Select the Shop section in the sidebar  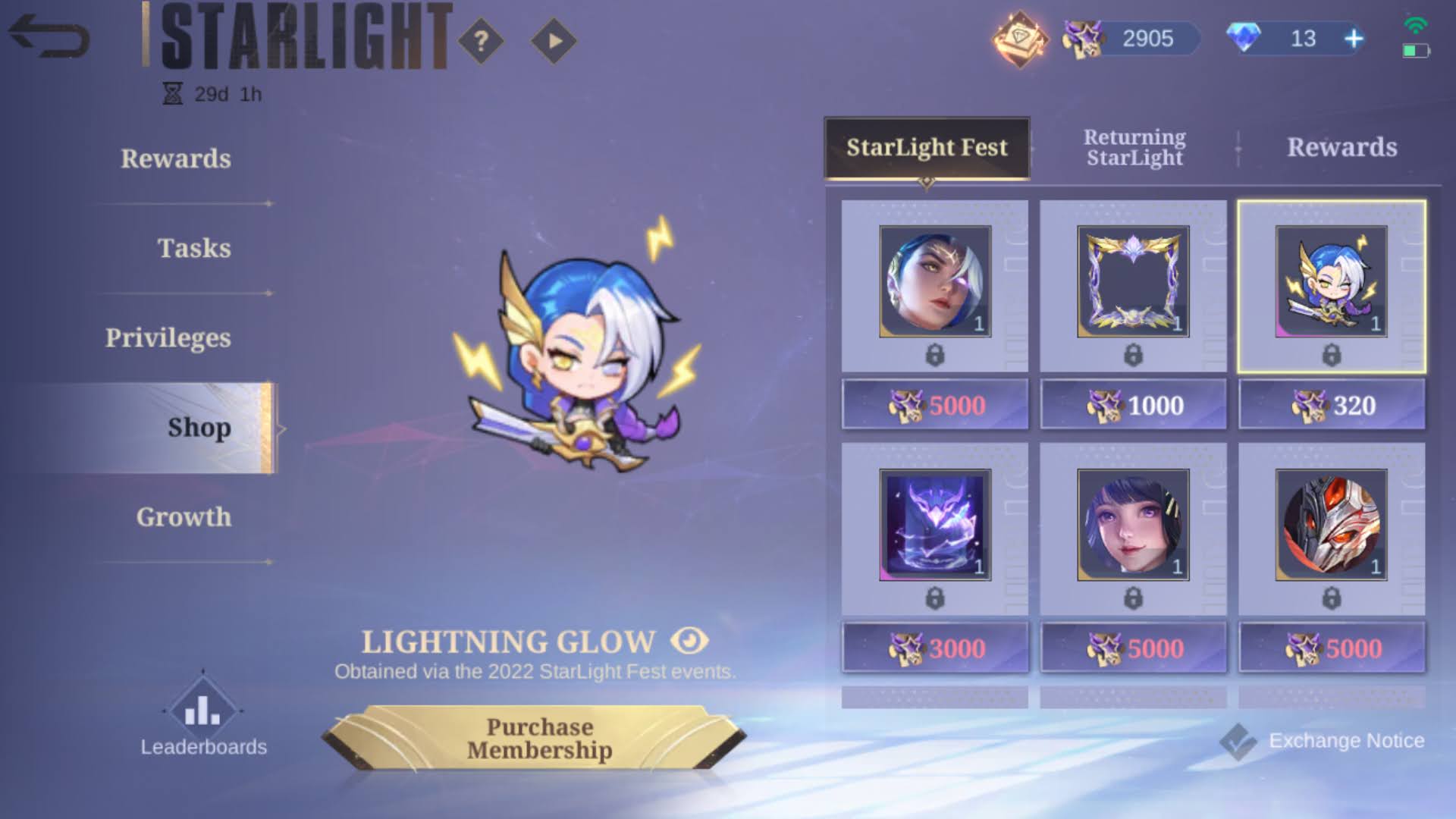click(x=199, y=428)
